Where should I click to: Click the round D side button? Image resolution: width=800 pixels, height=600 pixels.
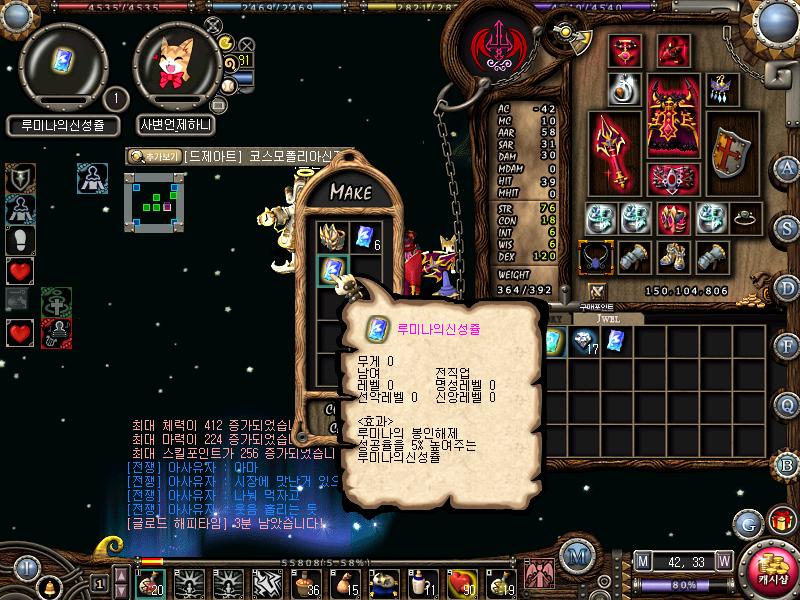click(x=787, y=286)
